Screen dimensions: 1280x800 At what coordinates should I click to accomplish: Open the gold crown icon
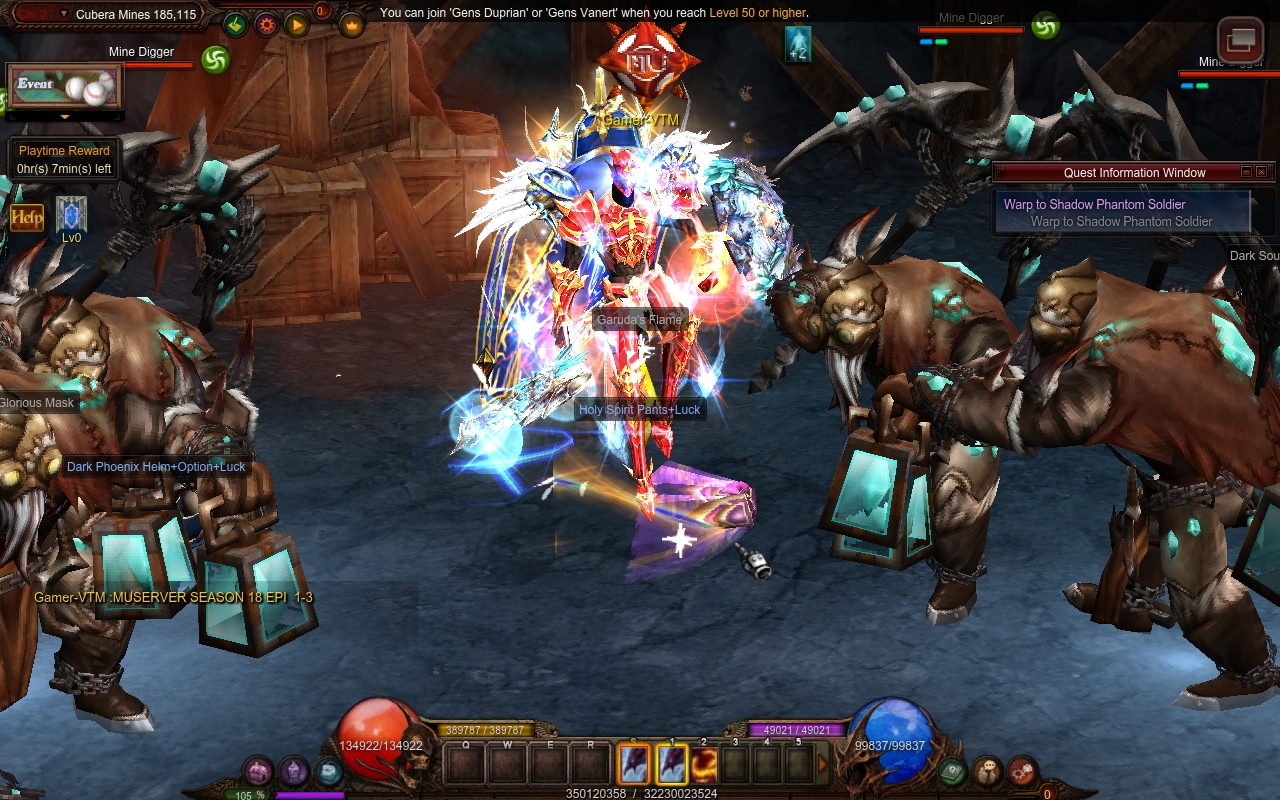click(x=351, y=25)
